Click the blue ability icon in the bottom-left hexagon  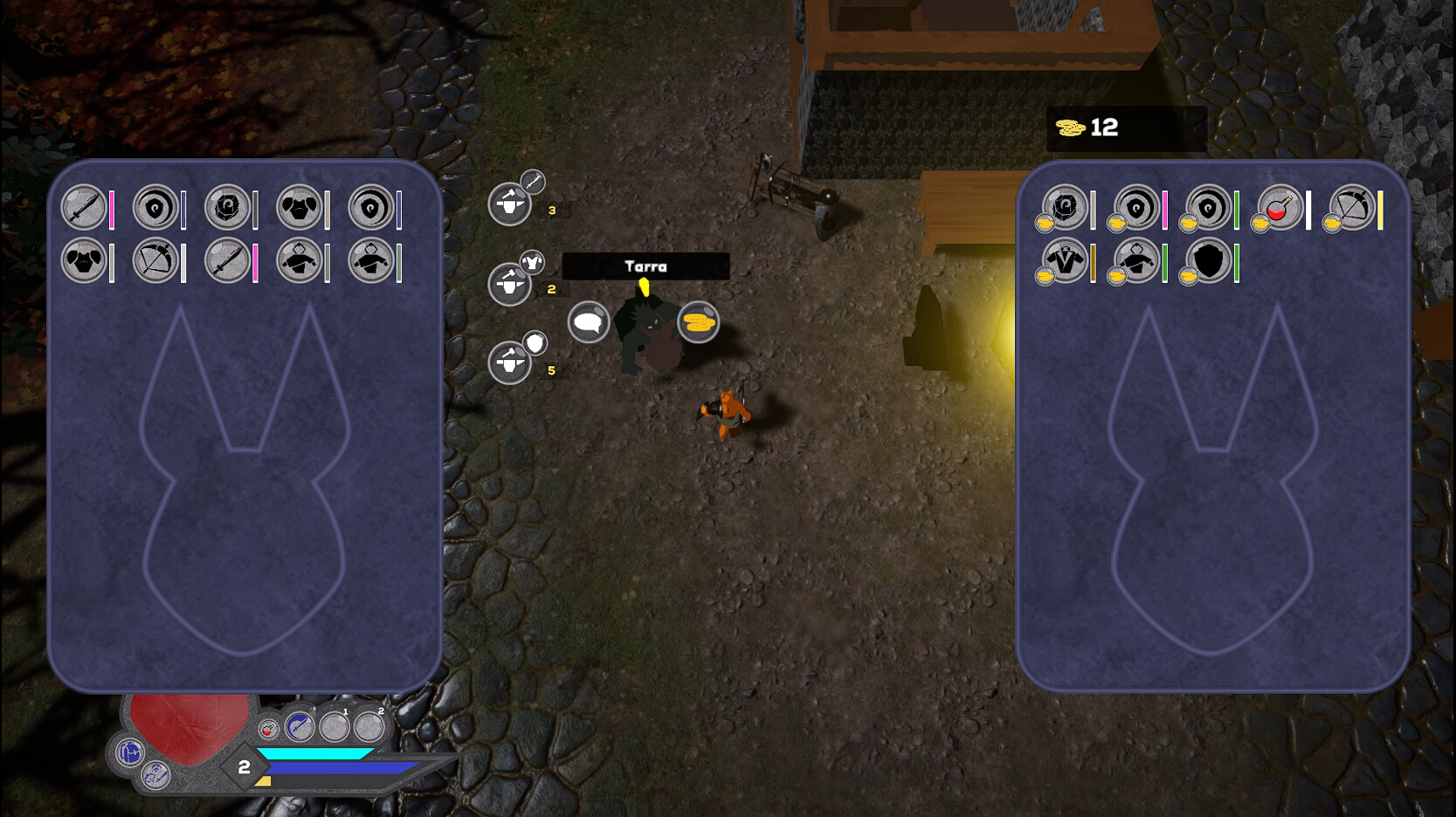pos(128,752)
